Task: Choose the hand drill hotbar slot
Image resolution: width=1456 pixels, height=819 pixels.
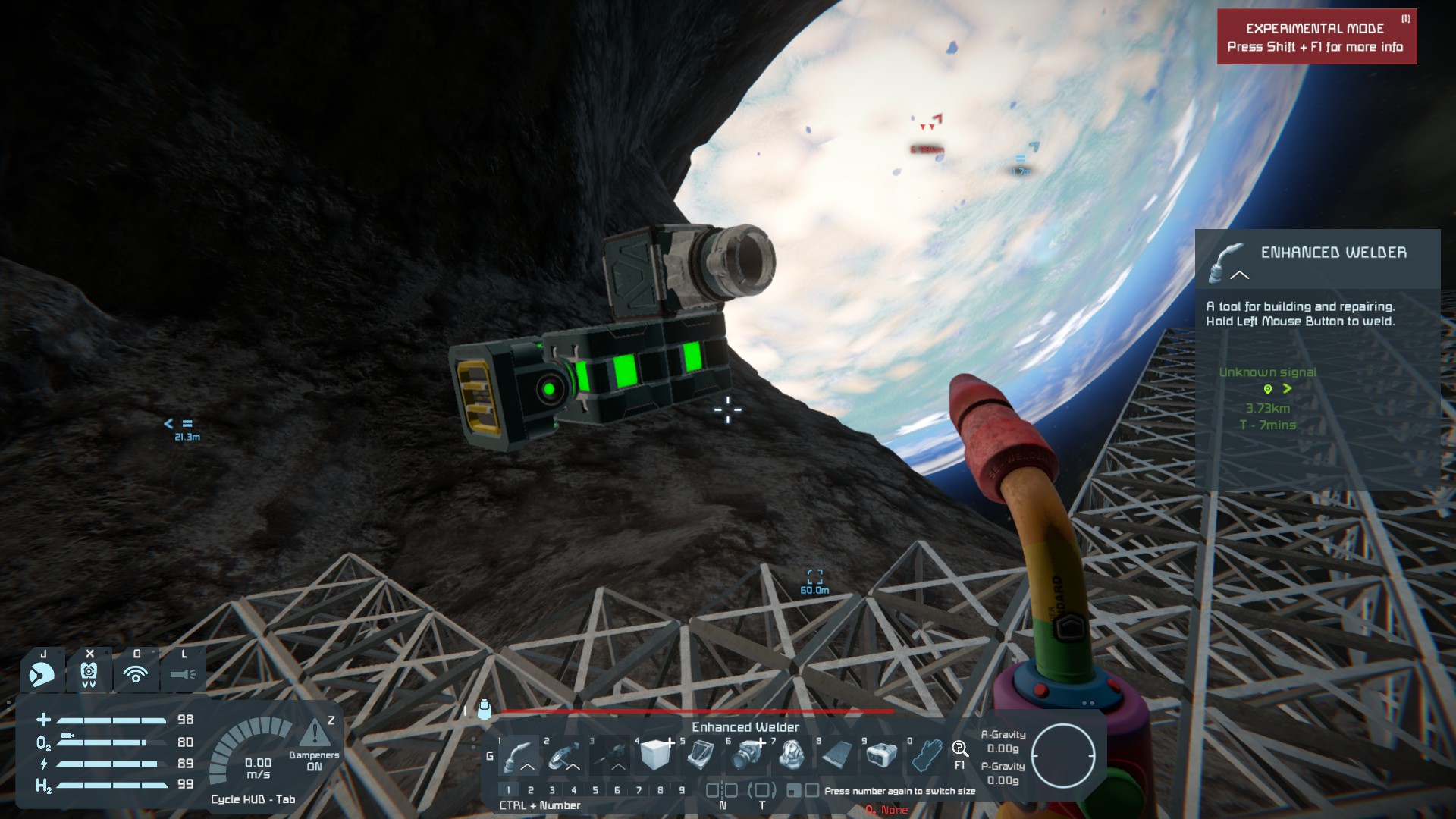Action: pos(609,755)
